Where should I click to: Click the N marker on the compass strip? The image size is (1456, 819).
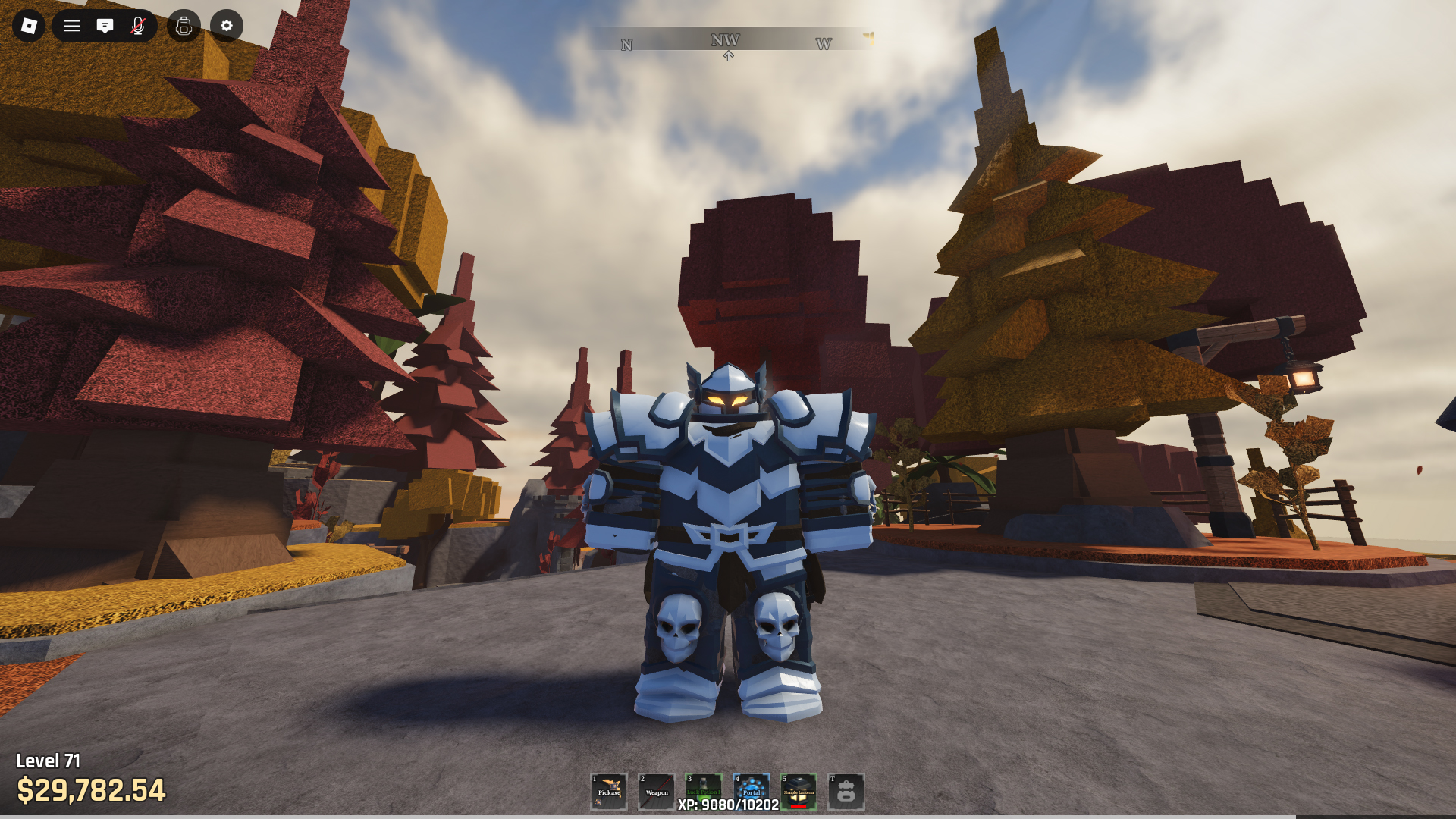[x=625, y=44]
